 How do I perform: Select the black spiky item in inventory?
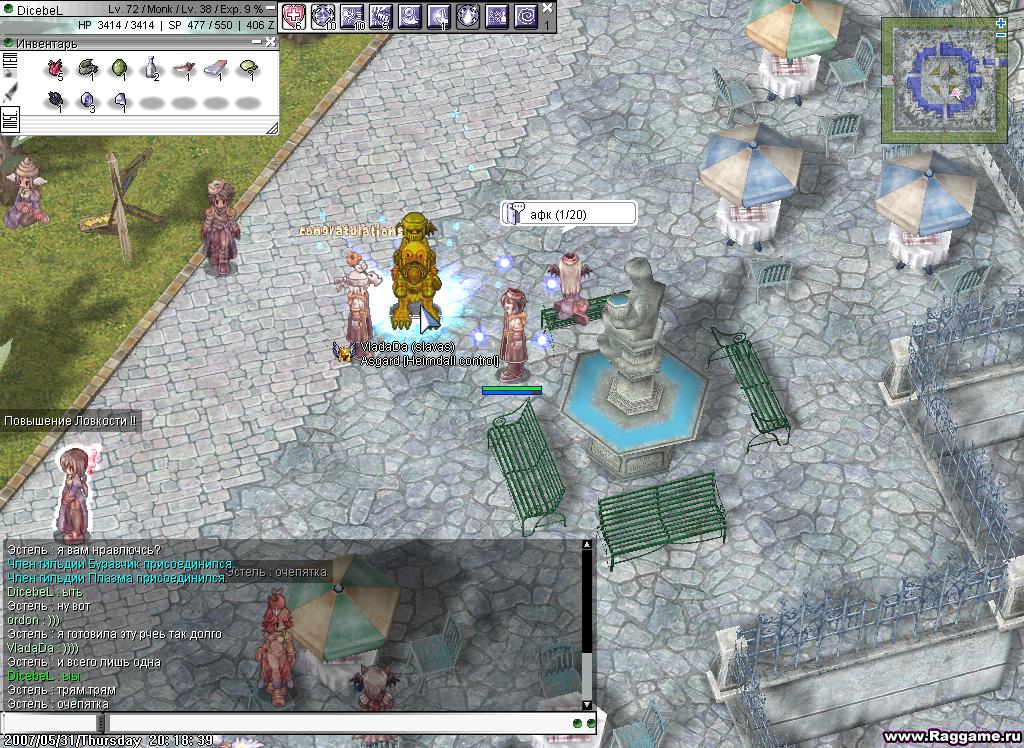coord(55,99)
